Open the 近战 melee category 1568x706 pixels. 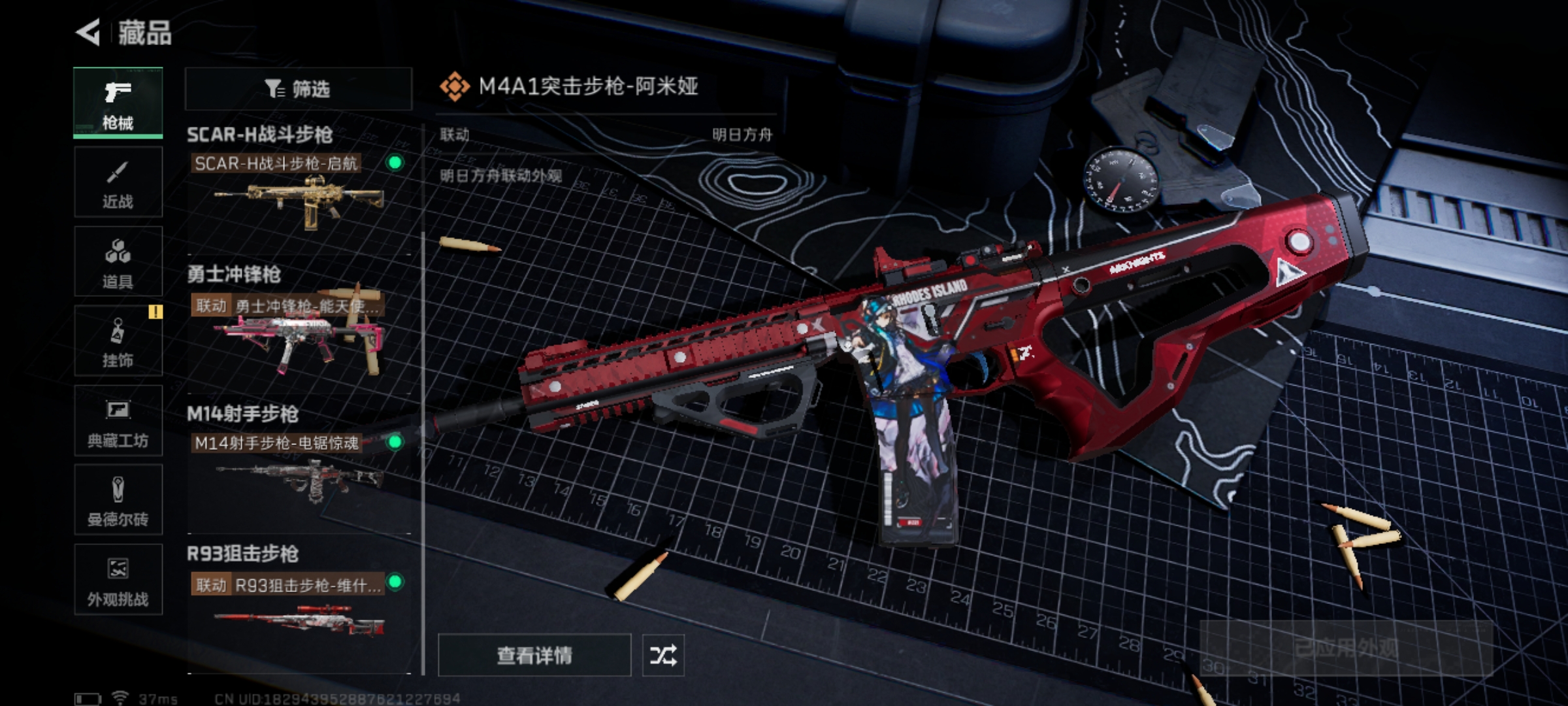coord(118,182)
